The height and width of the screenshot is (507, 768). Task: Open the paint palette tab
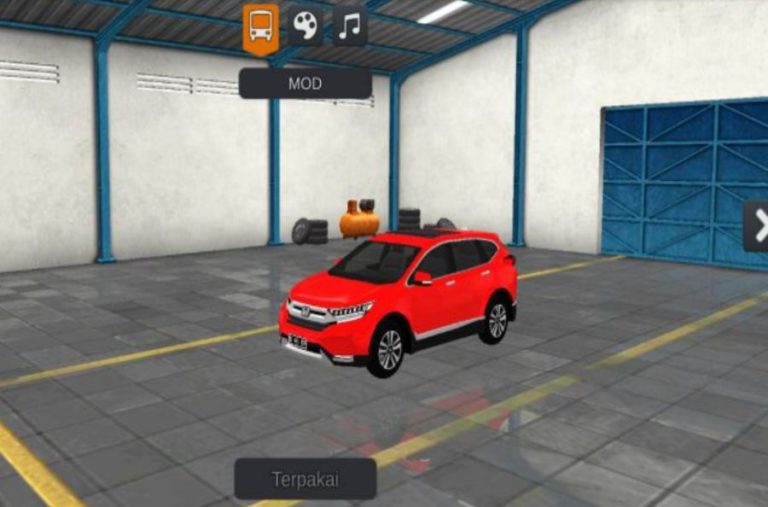[x=306, y=26]
